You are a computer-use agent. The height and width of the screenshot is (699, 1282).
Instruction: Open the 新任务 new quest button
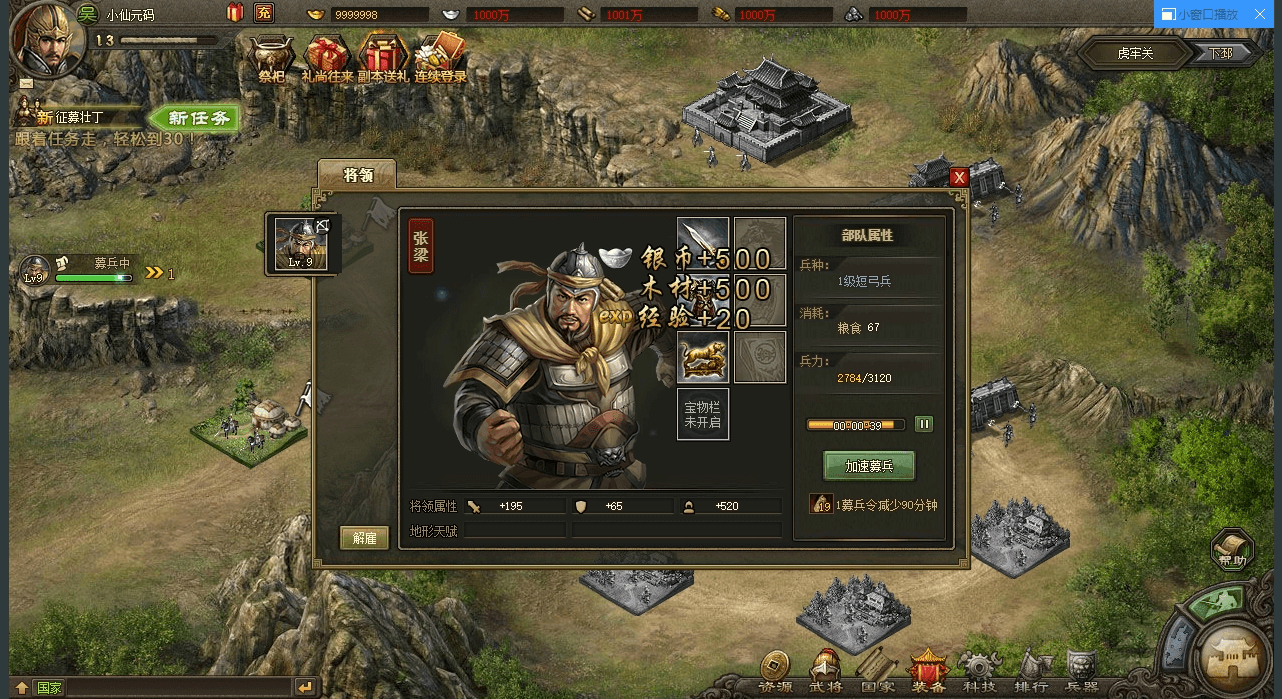(198, 118)
